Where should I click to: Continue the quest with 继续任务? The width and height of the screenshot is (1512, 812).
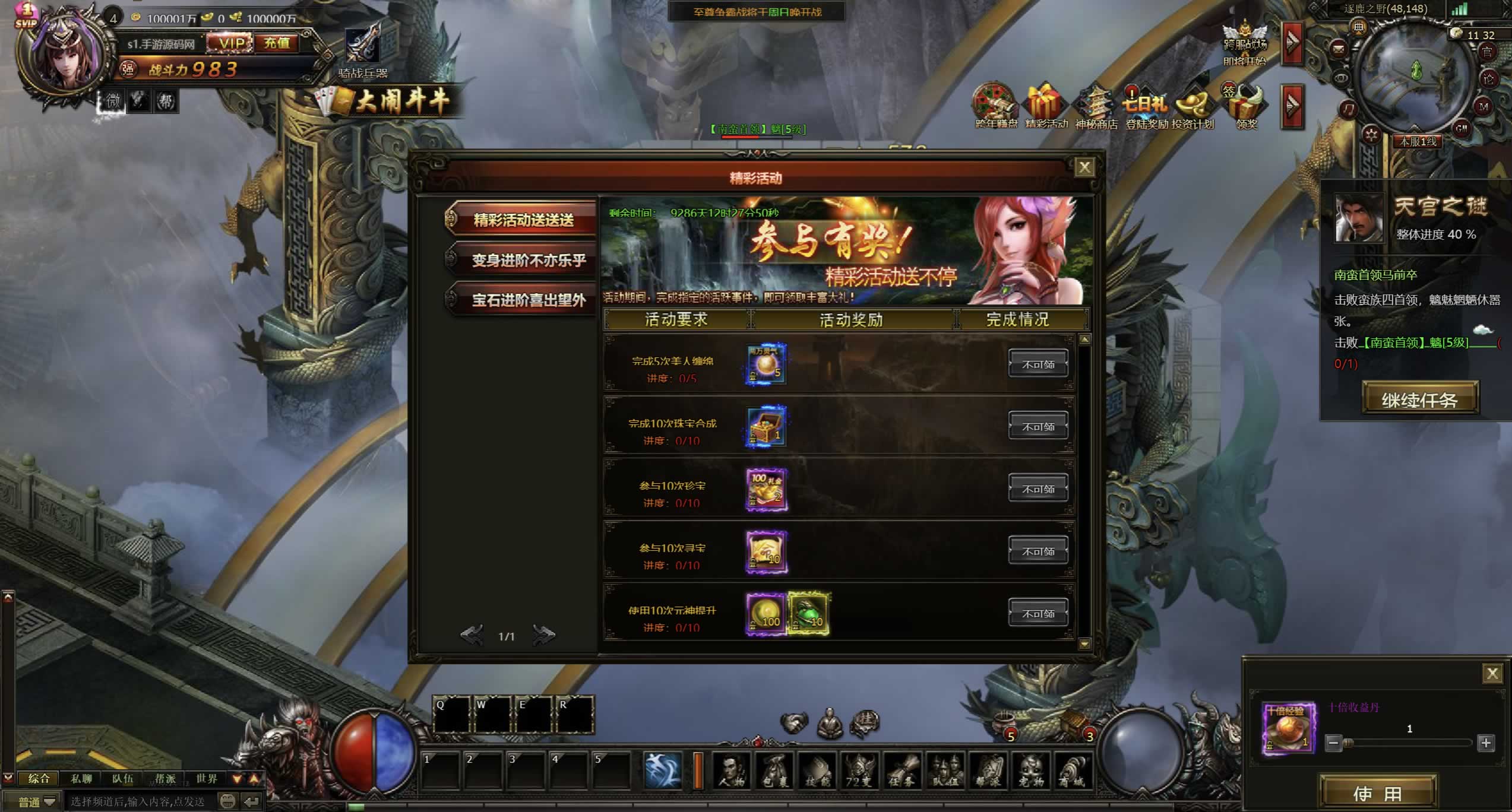(1419, 399)
